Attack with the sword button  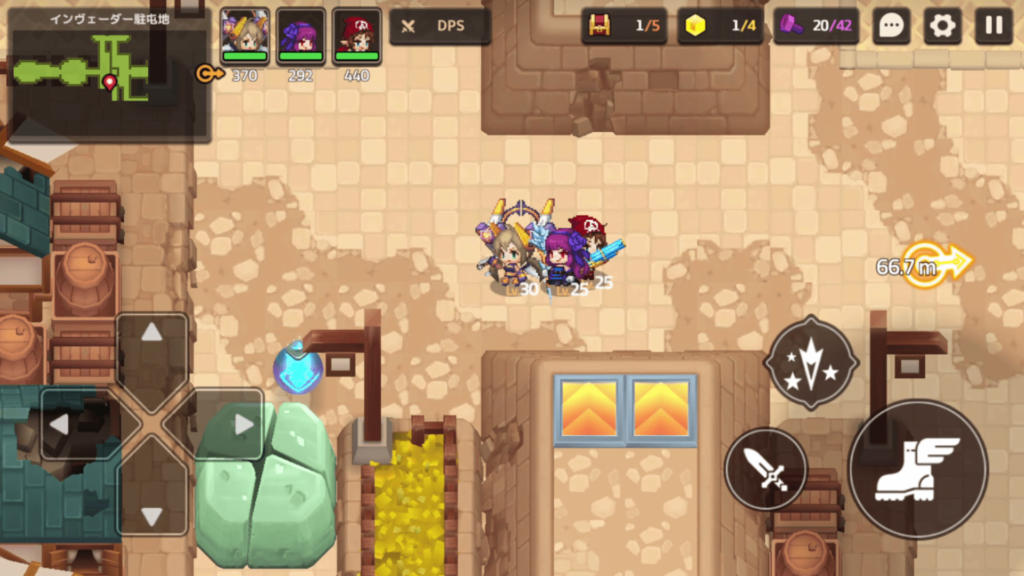coord(766,468)
